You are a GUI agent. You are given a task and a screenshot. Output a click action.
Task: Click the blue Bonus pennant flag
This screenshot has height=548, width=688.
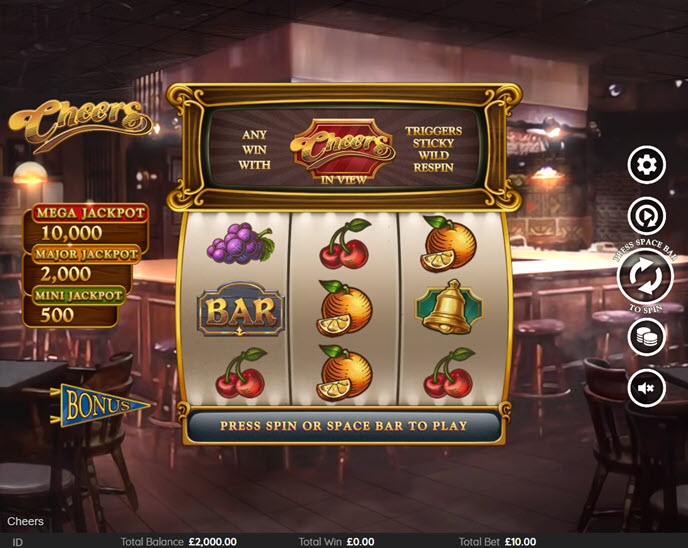tap(102, 406)
